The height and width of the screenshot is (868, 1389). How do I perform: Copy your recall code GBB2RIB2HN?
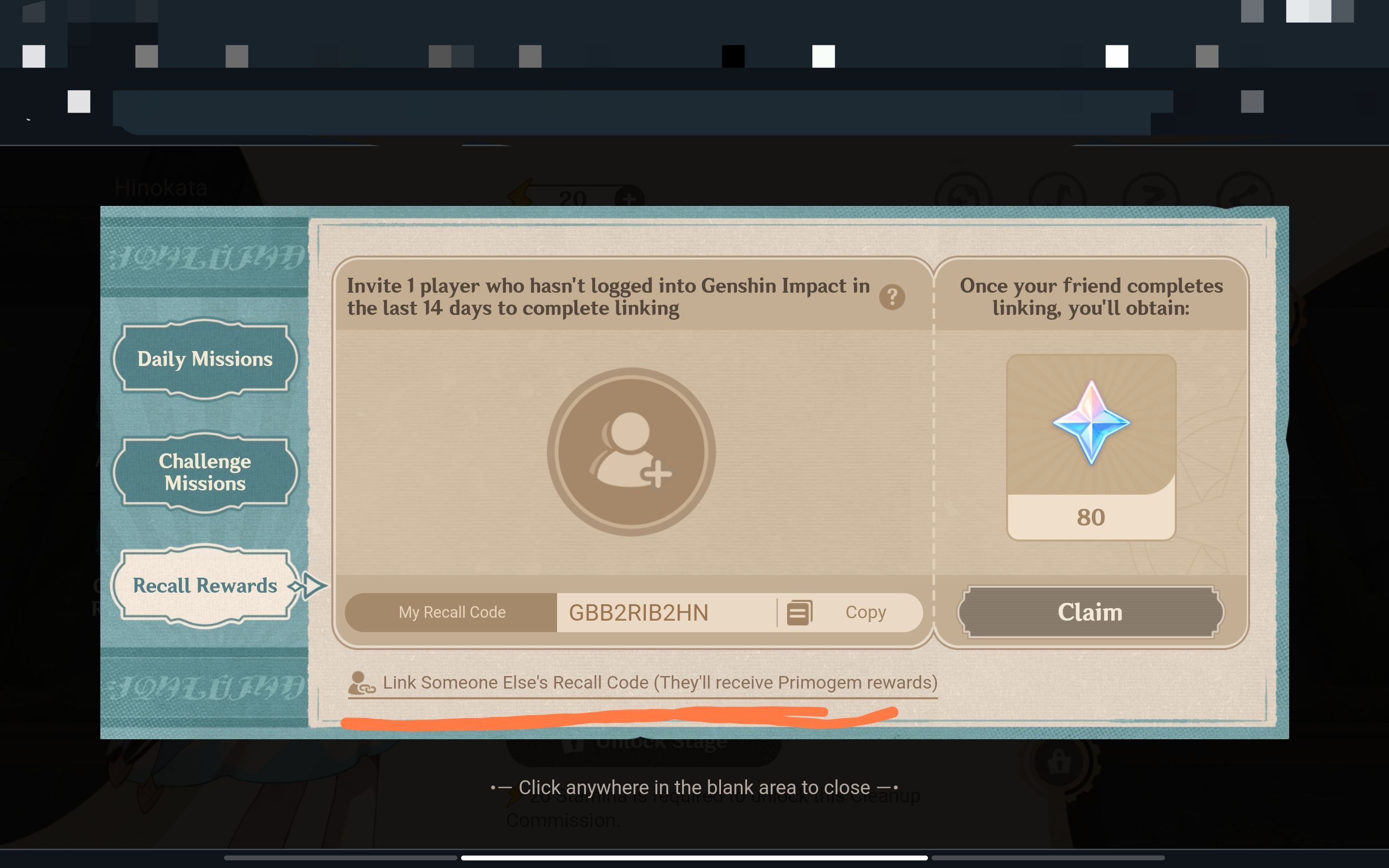point(866,612)
